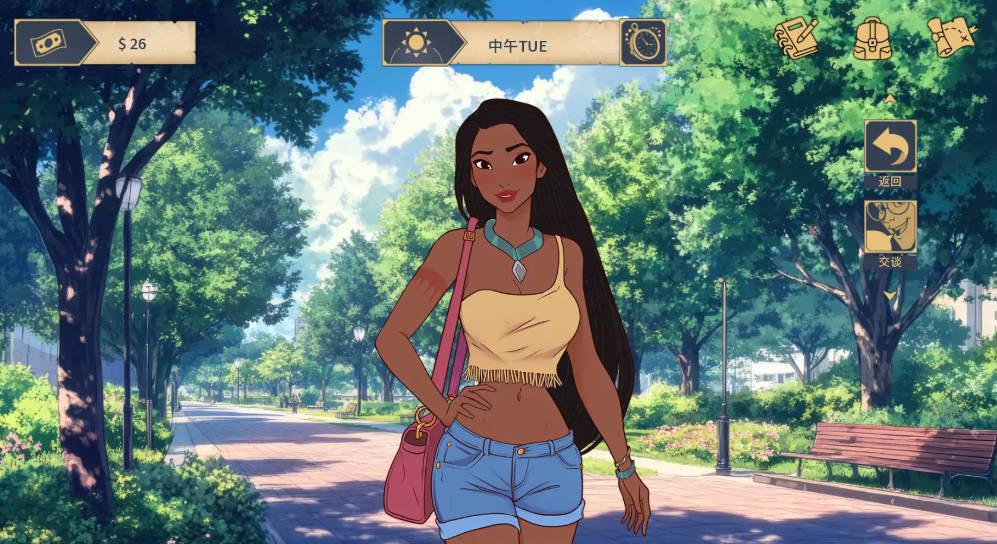The image size is (997, 544).
Task: Open the backpack inventory
Action: 873,39
